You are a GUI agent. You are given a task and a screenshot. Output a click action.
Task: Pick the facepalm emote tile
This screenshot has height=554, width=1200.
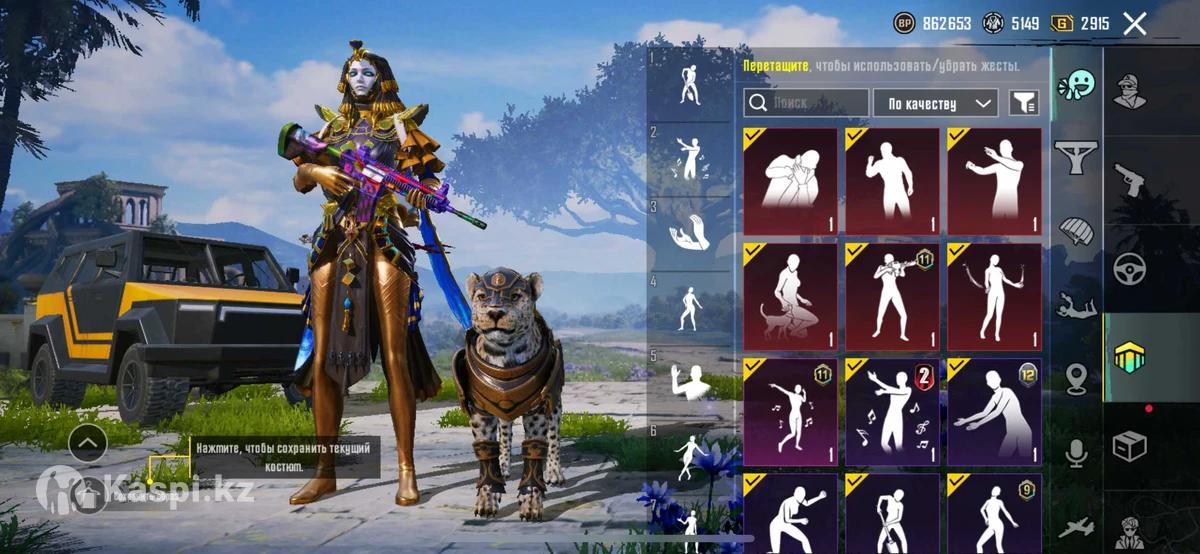(790, 182)
